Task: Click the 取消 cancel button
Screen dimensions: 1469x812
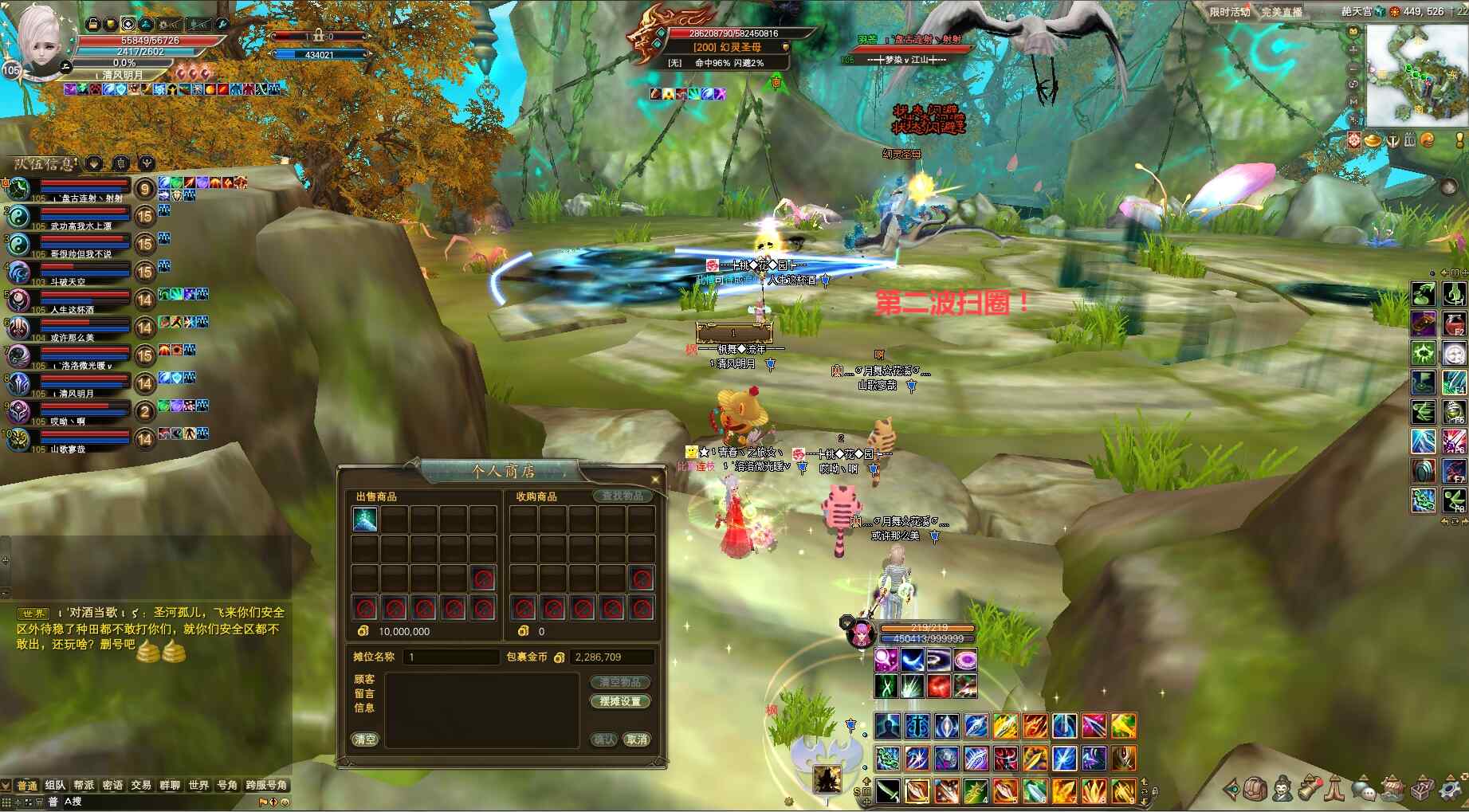Action: click(x=637, y=740)
